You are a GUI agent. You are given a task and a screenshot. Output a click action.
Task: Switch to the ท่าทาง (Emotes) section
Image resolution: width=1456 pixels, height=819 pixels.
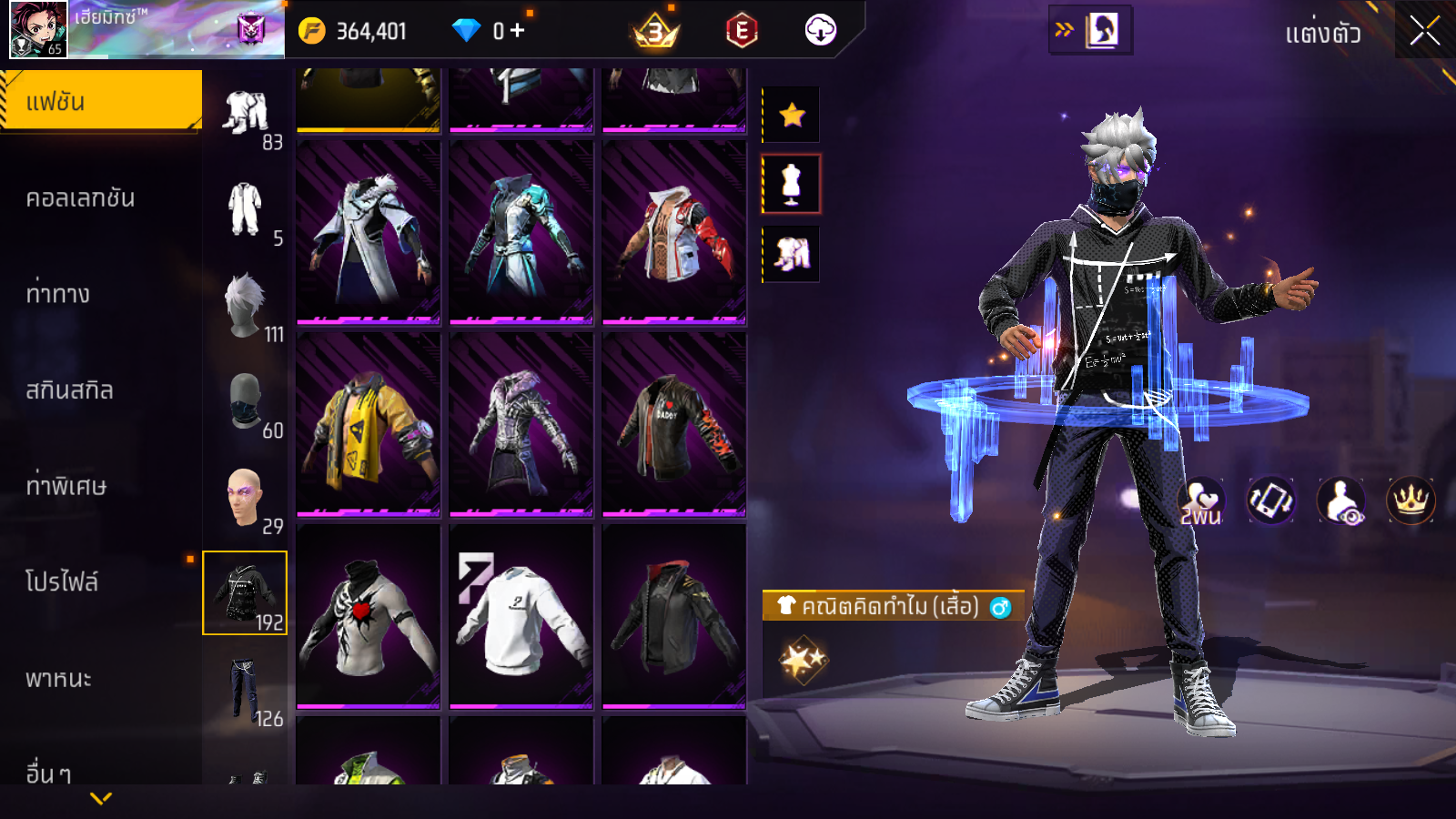pyautogui.click(x=58, y=294)
